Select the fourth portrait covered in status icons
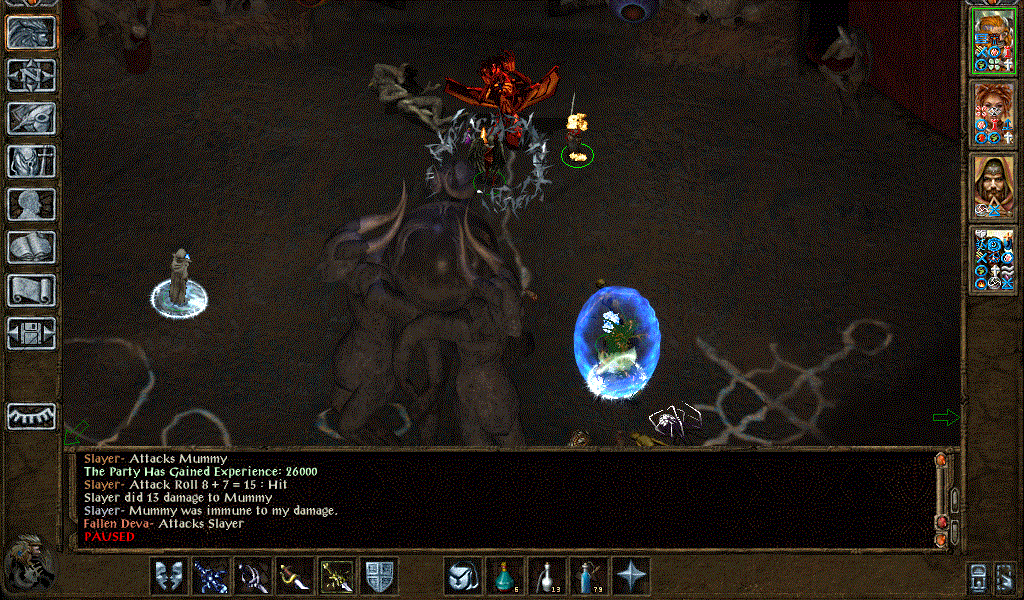The image size is (1024, 600). click(993, 262)
